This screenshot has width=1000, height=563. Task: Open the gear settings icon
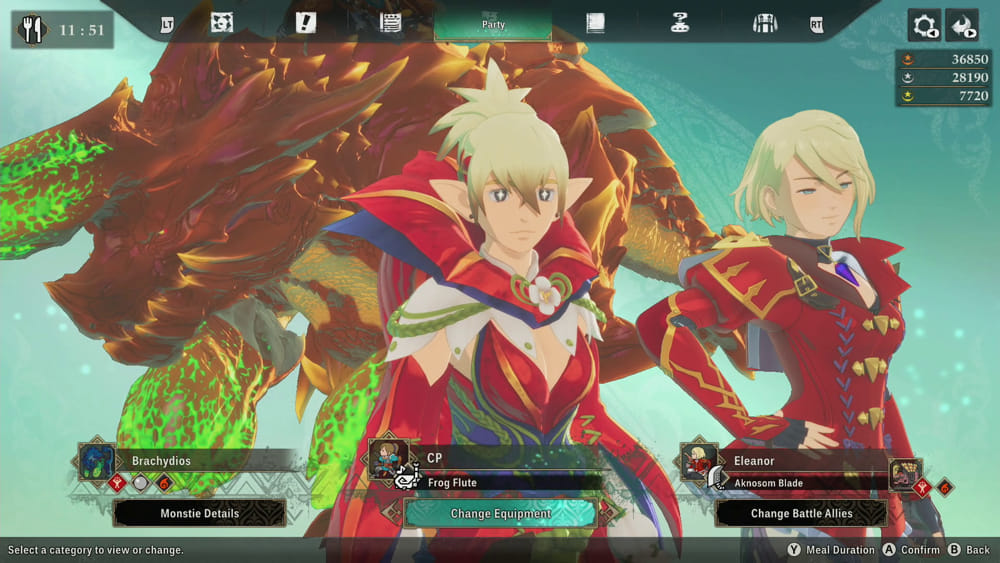coord(924,25)
